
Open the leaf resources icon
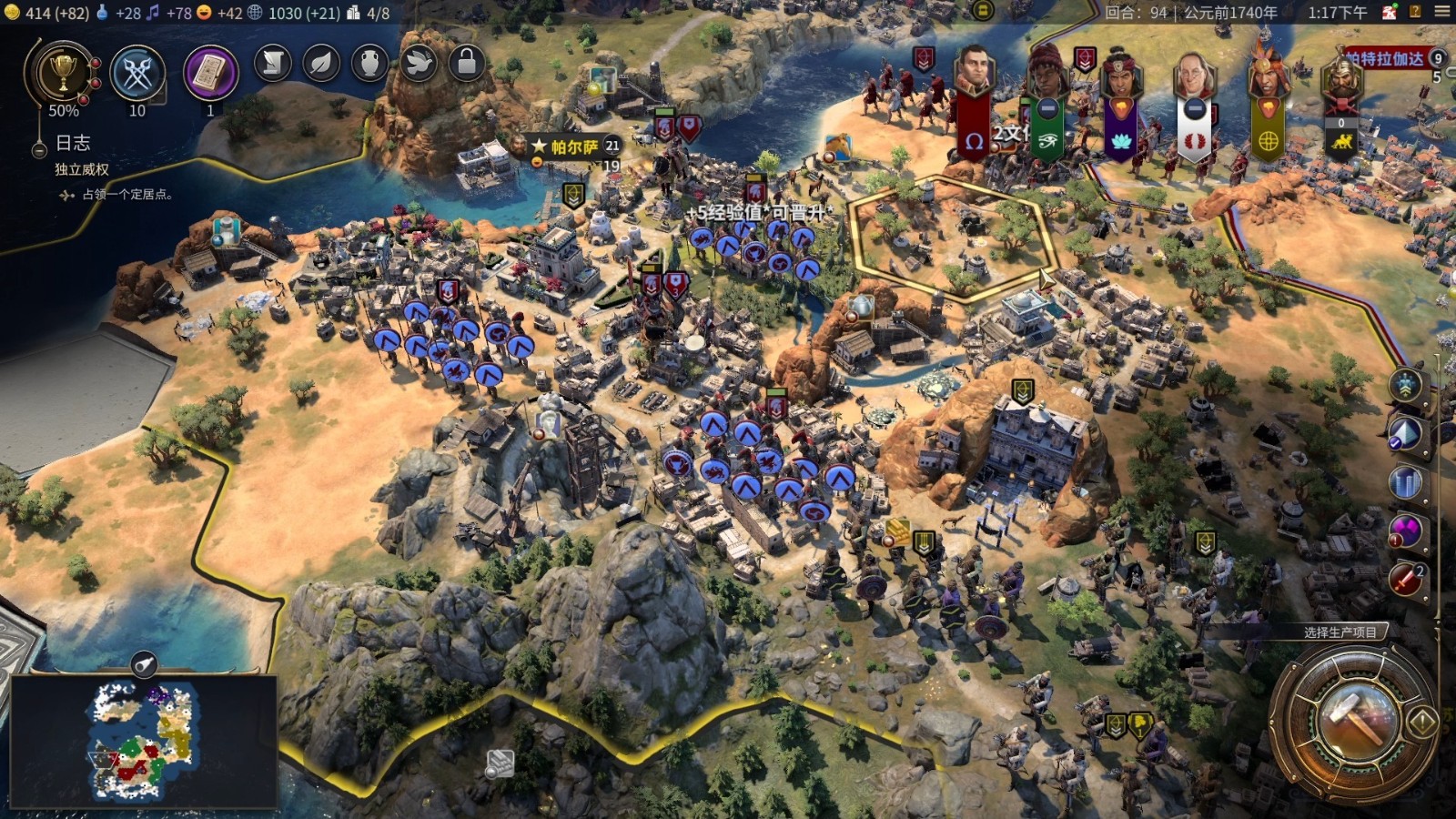[321, 63]
